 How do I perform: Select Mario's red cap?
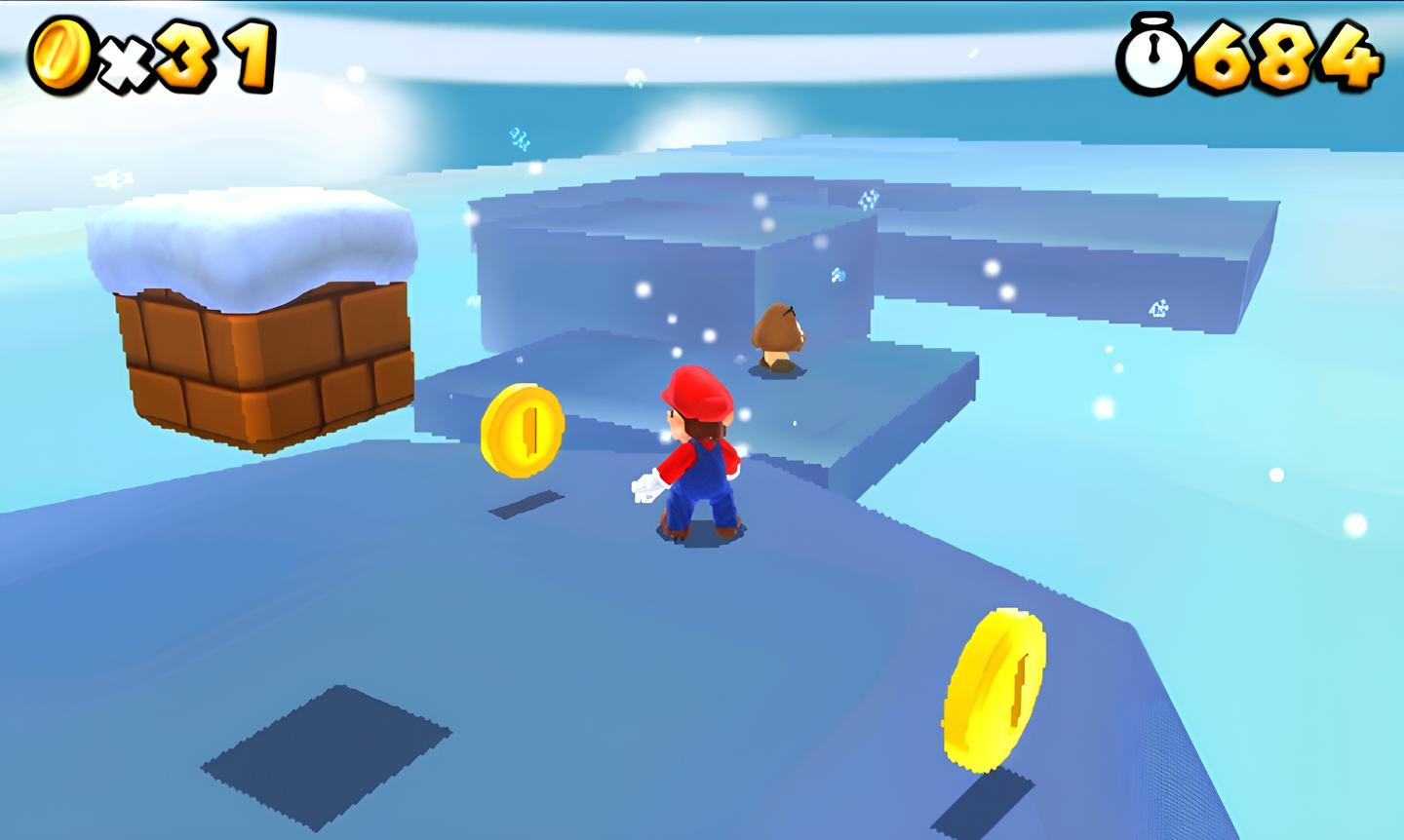694,390
